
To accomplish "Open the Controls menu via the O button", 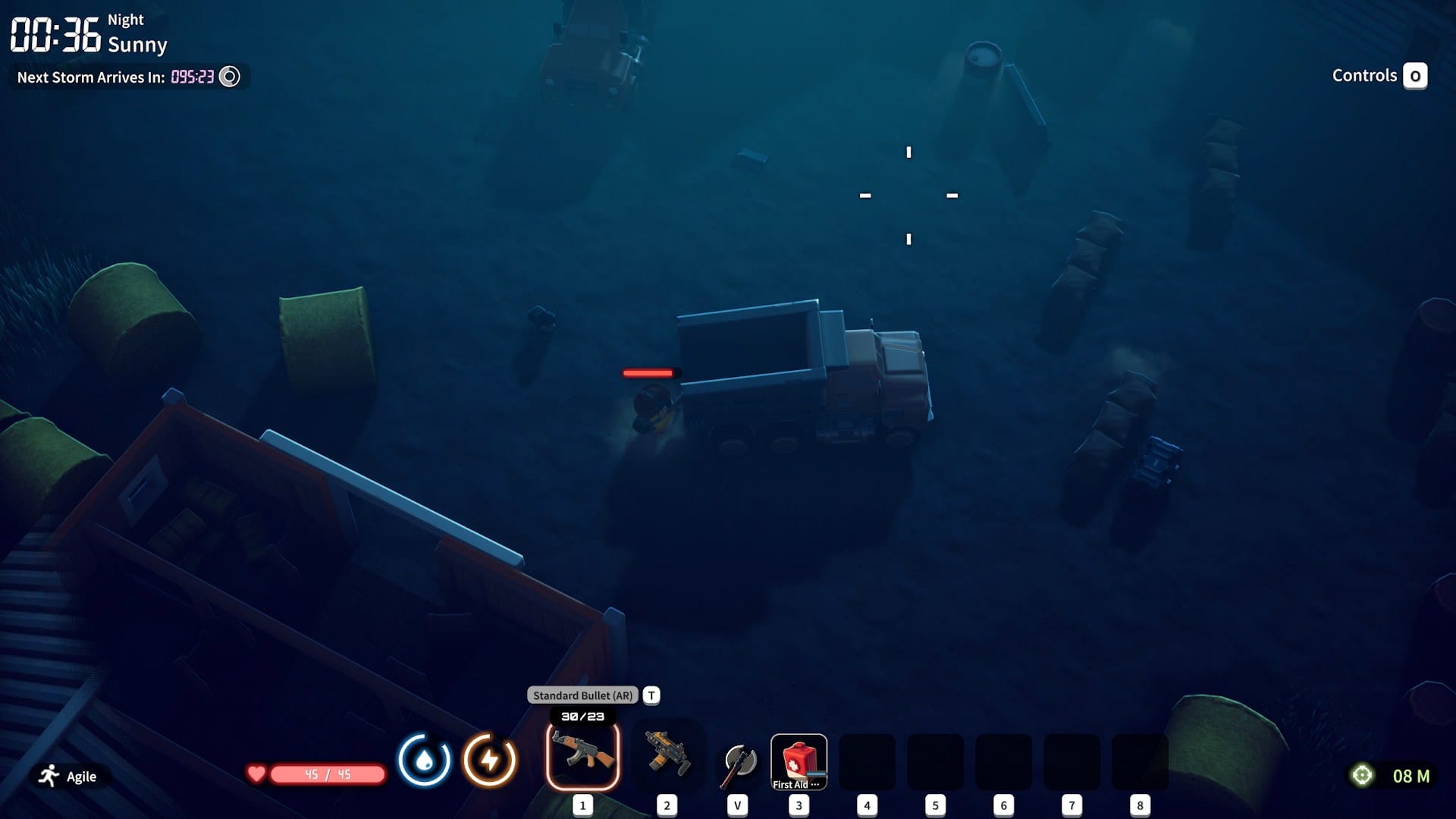I will (x=1416, y=76).
